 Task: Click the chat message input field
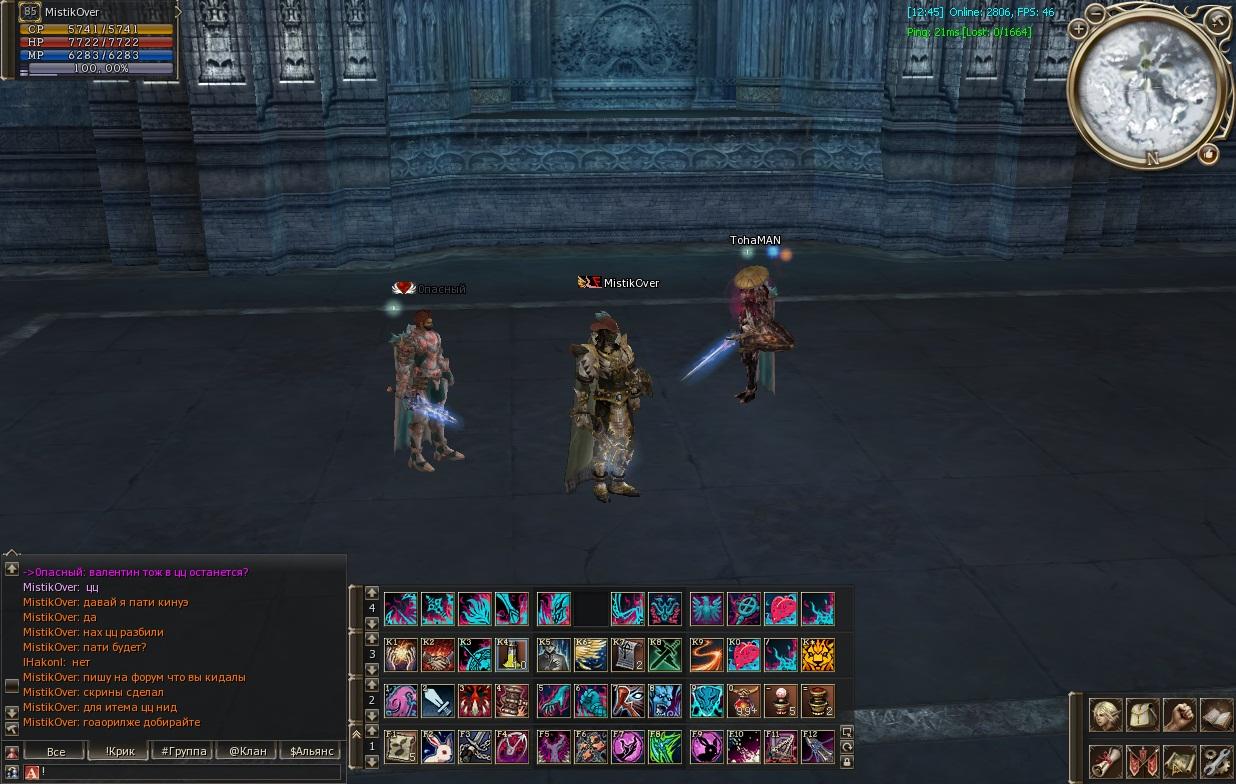[x=190, y=772]
